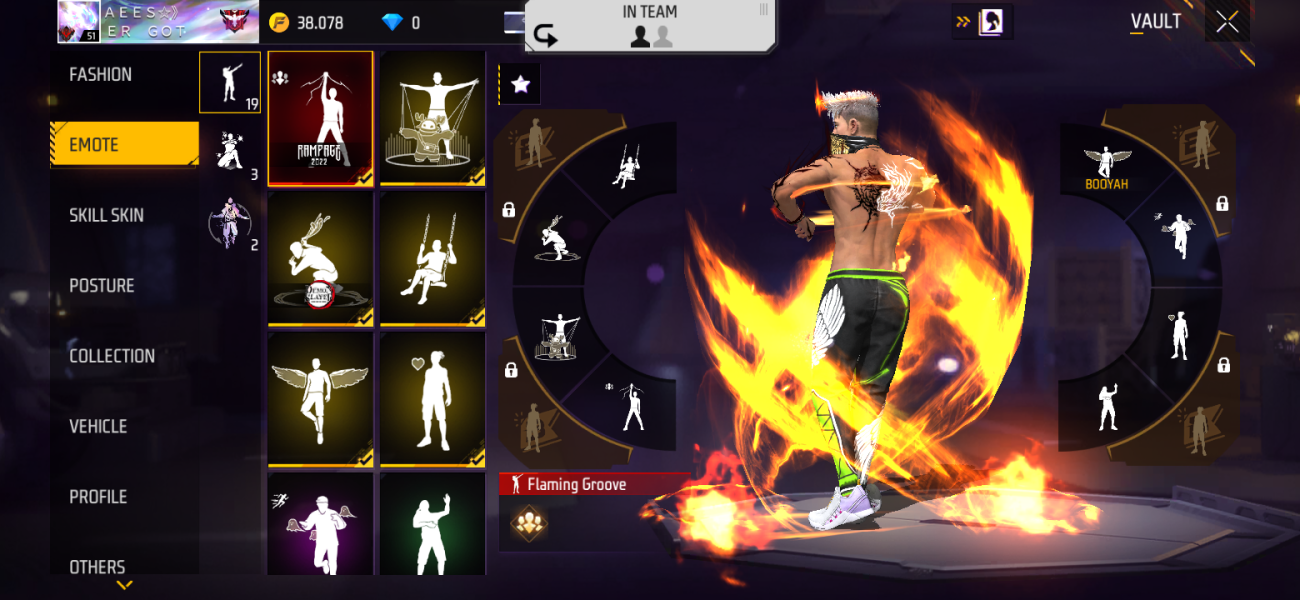This screenshot has width=1300, height=600.
Task: Select the Emote category
Action: click(124, 145)
